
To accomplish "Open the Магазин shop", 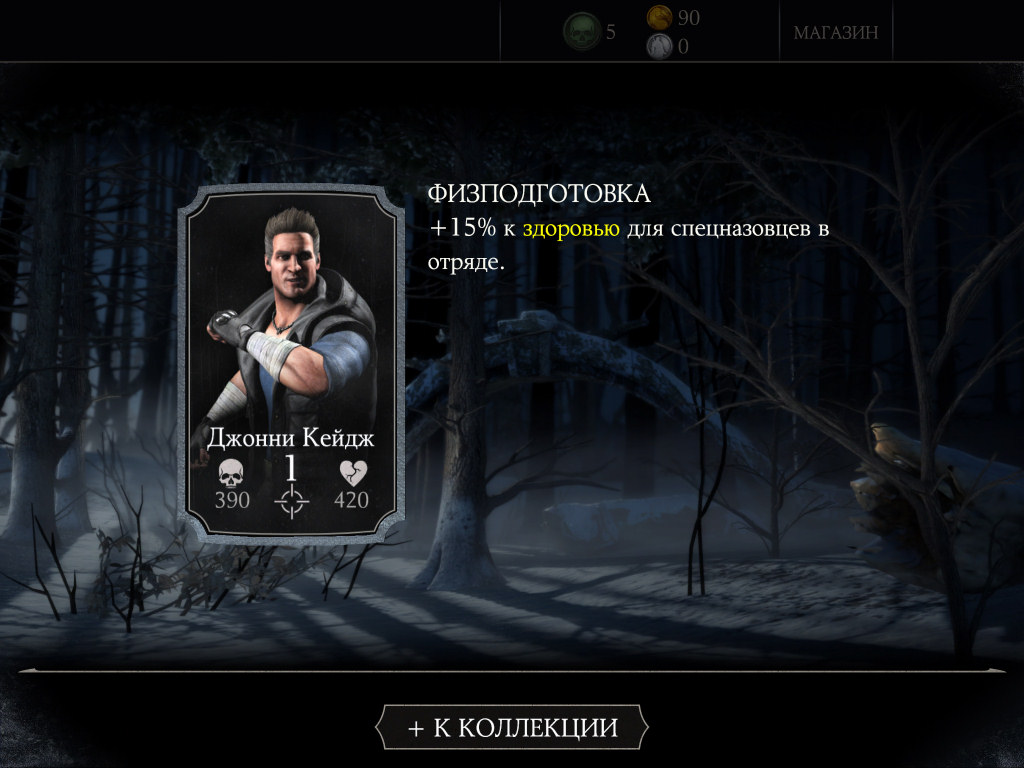I will pyautogui.click(x=836, y=32).
